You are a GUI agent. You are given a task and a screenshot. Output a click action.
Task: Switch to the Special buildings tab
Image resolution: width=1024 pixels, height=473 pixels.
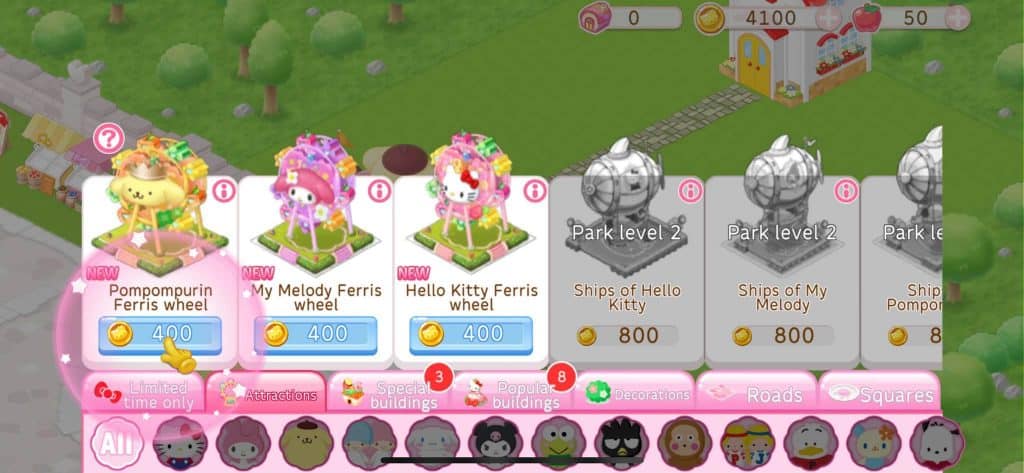coord(389,394)
